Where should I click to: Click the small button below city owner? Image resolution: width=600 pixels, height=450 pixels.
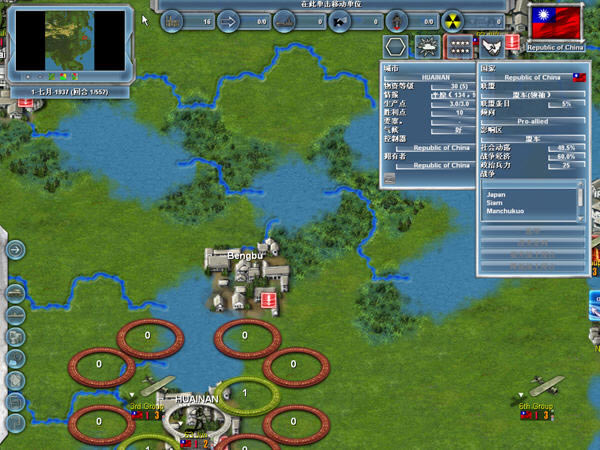(x=391, y=179)
